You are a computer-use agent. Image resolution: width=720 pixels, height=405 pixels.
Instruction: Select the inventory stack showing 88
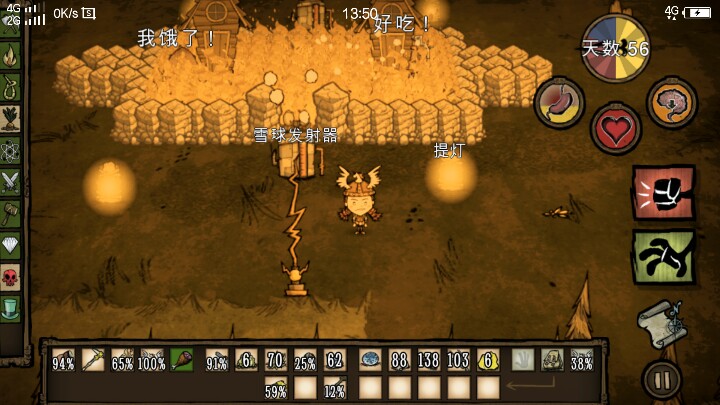tap(399, 360)
